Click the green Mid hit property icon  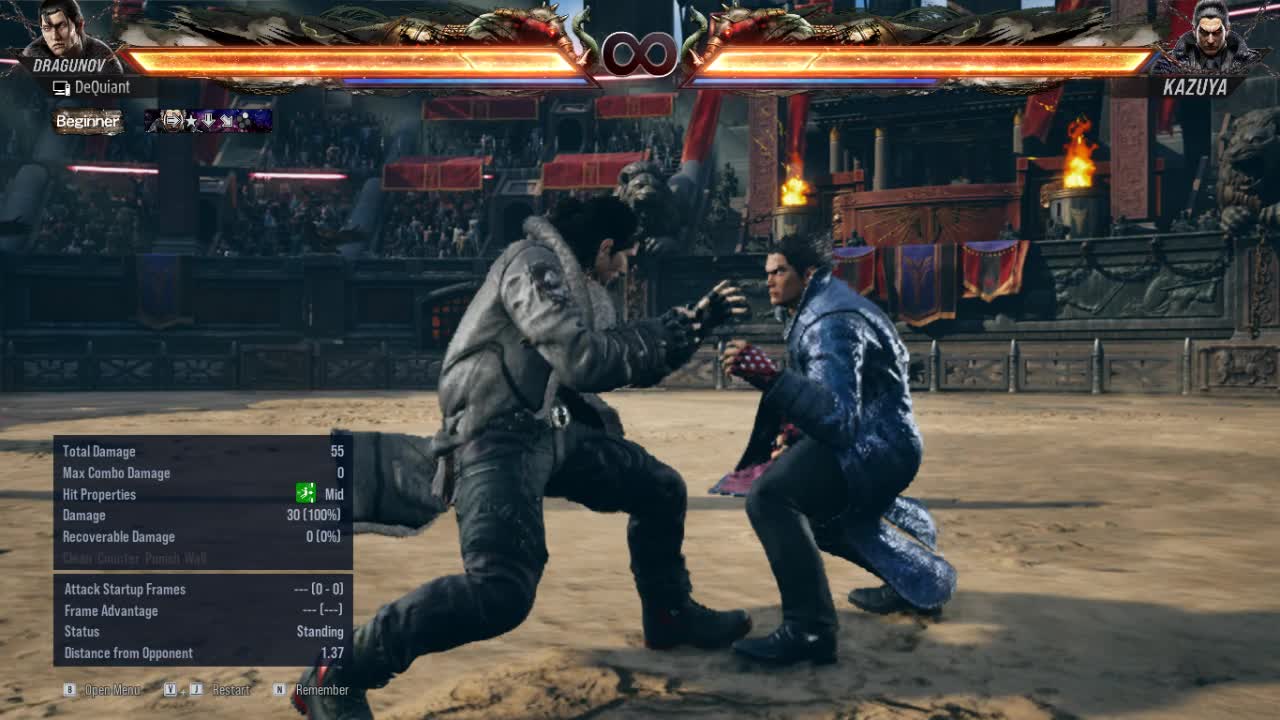306,493
